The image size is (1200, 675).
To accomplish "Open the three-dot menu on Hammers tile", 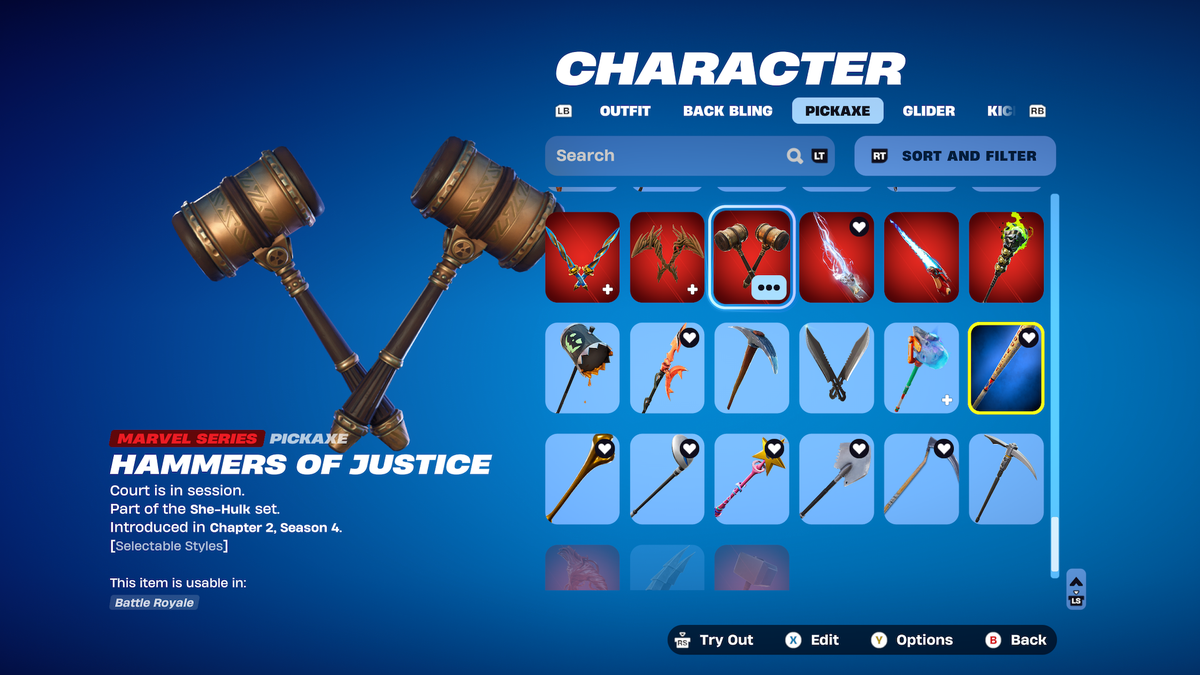I will pos(768,288).
